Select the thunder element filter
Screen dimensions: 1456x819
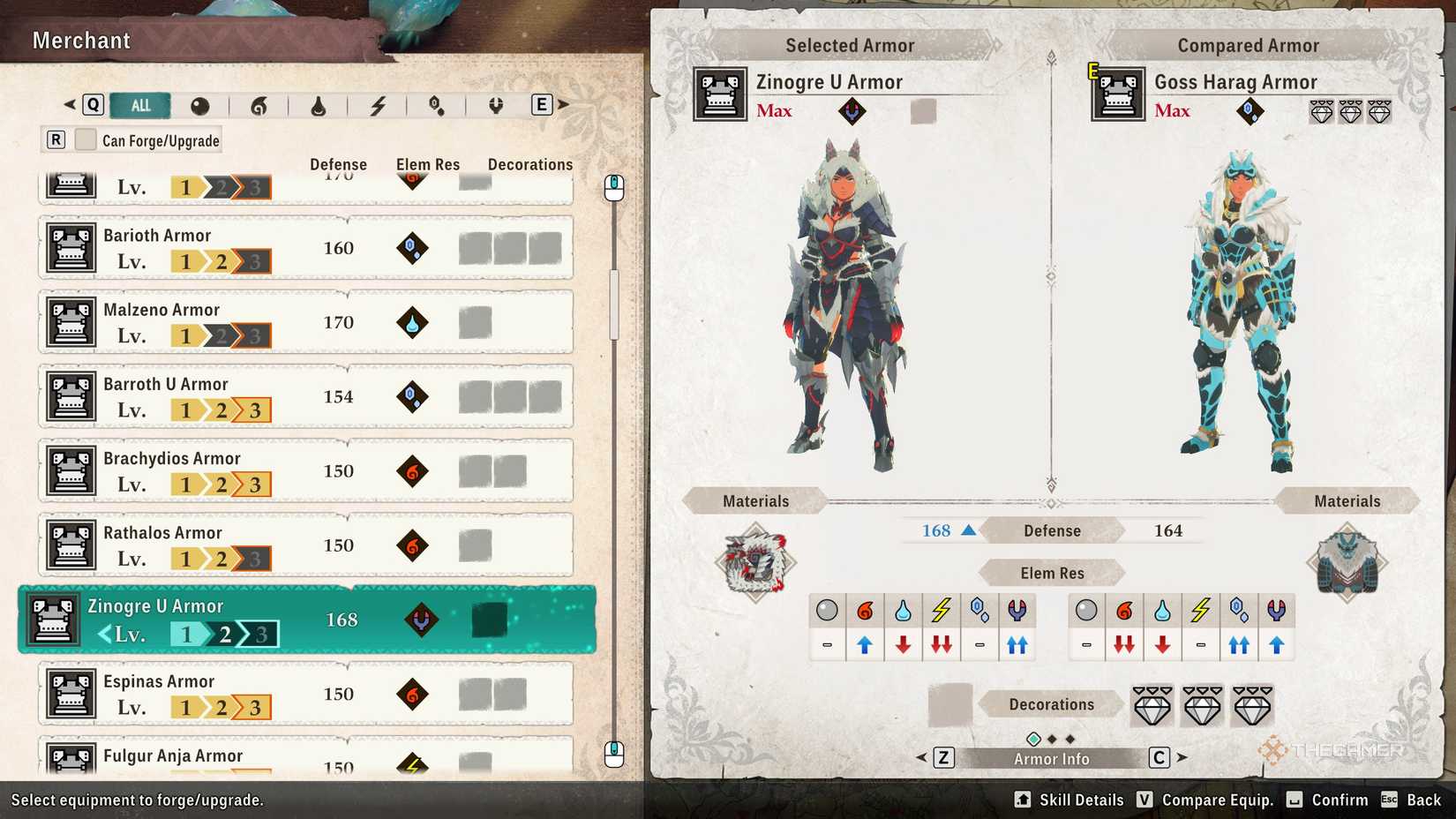378,105
